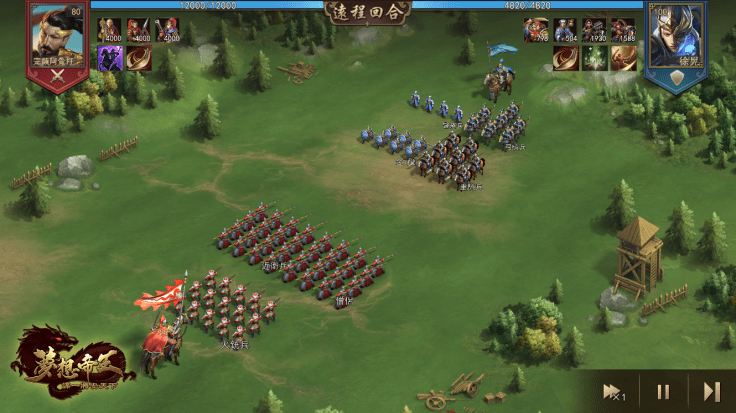Select the enemy troop icon showing 1588

click(624, 30)
